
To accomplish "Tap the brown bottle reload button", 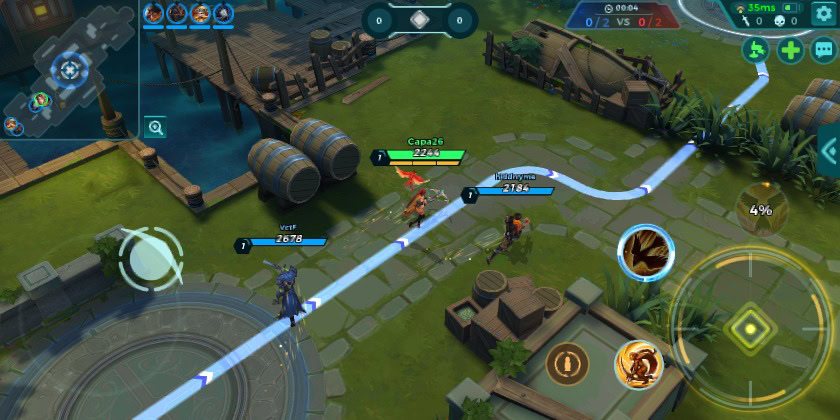I will click(567, 362).
